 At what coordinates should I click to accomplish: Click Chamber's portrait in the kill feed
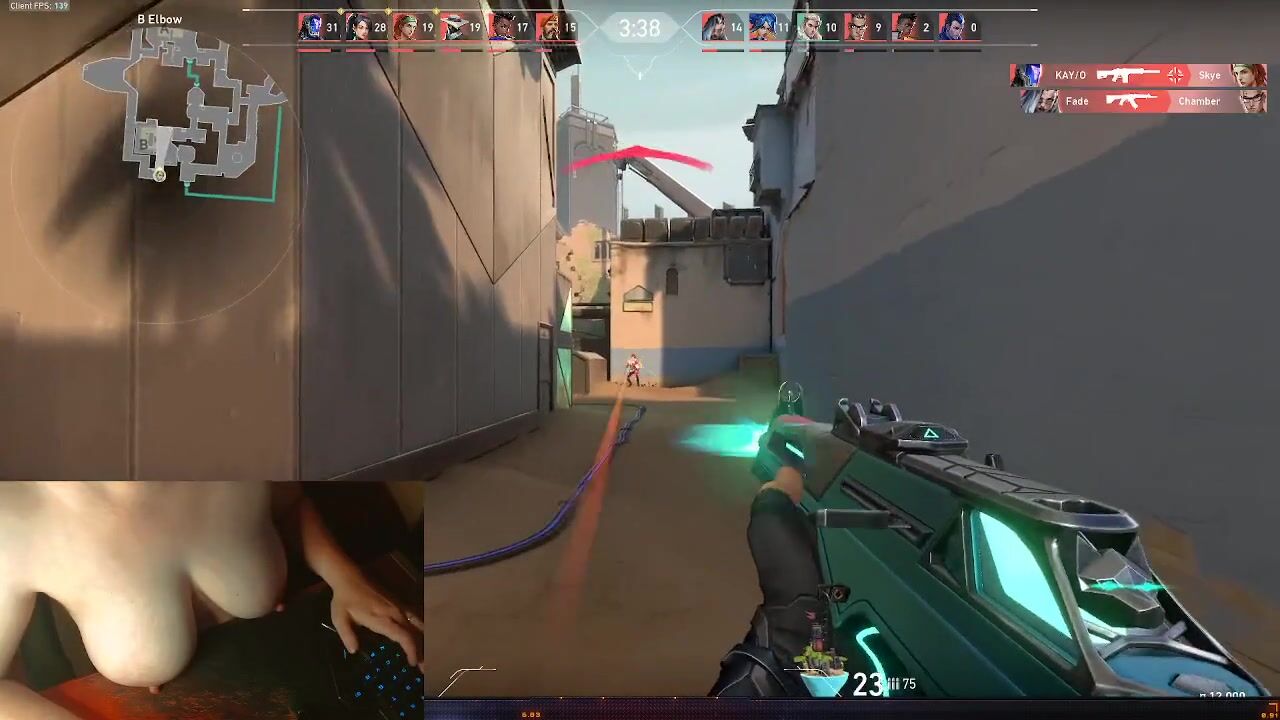click(1252, 101)
